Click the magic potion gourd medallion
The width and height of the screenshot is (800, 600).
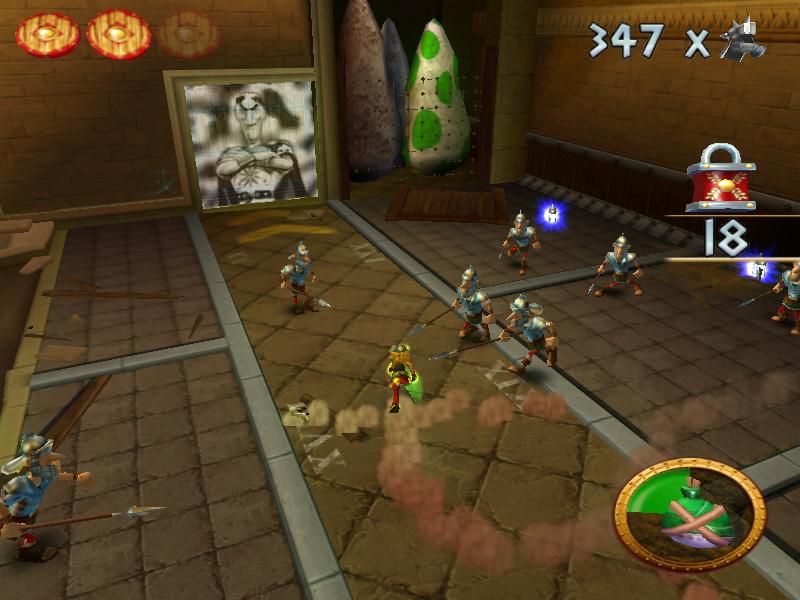click(x=690, y=514)
